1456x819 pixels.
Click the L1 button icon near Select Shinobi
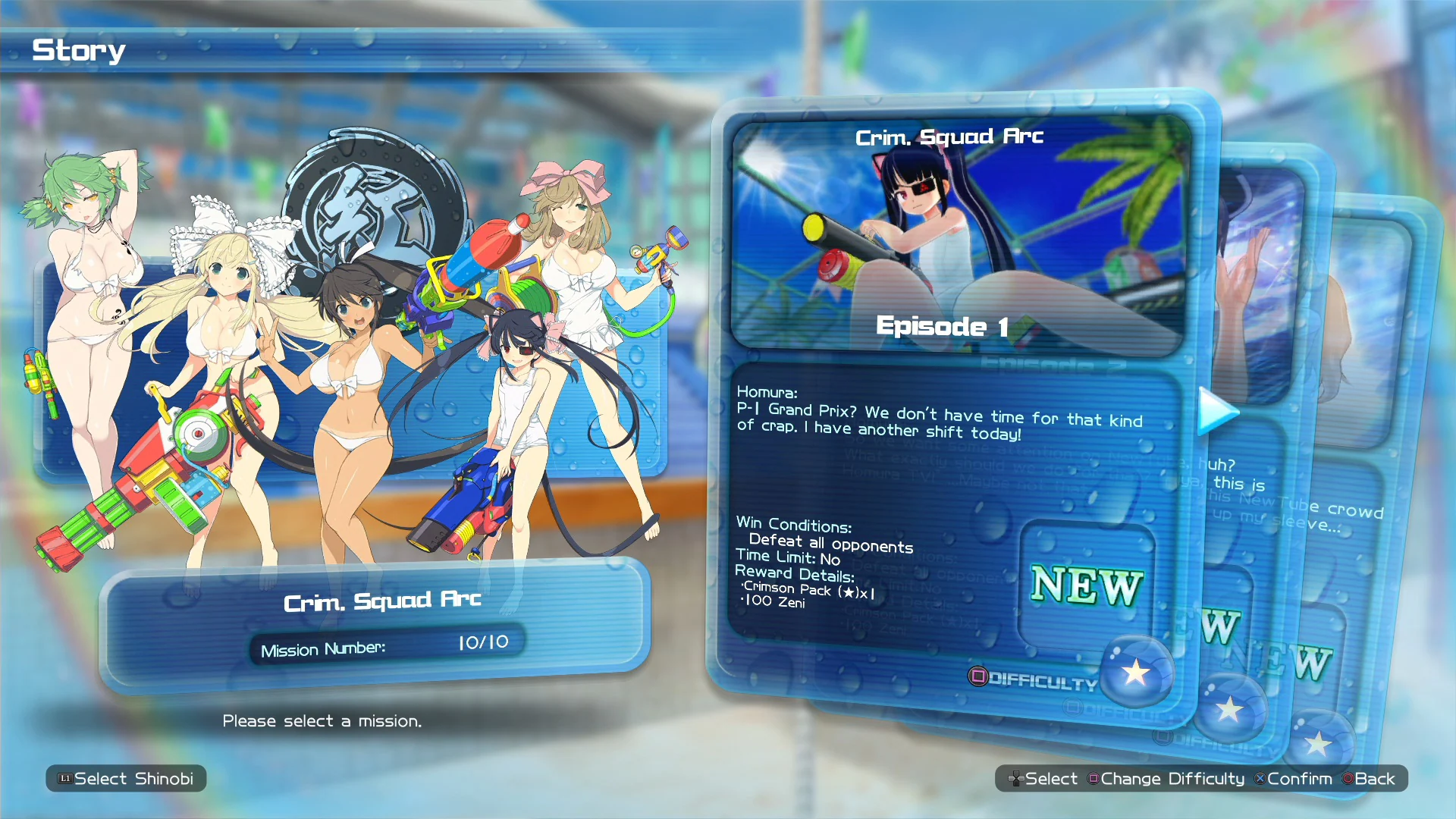65,778
